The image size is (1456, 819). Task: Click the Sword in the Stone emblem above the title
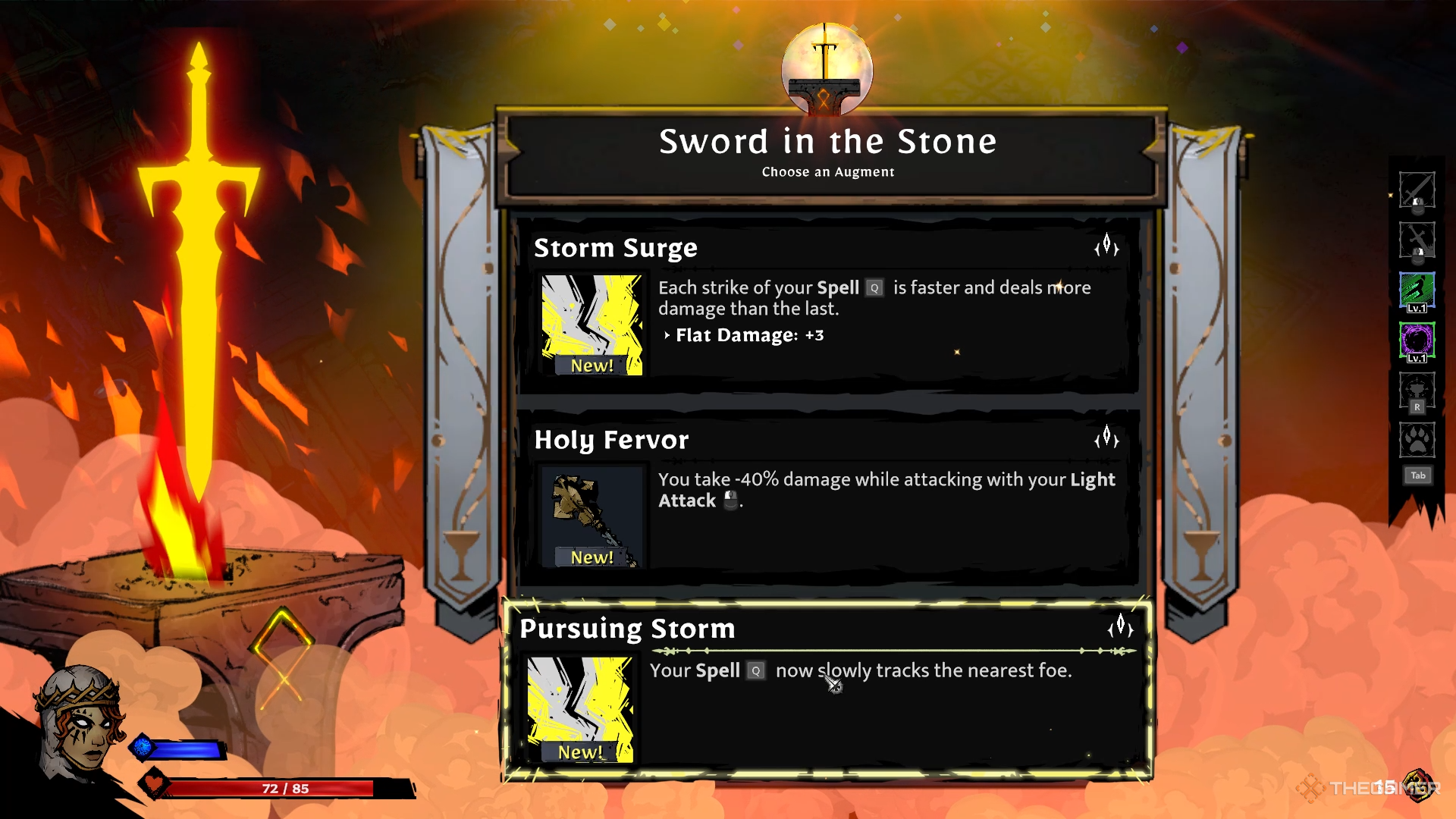(x=826, y=68)
